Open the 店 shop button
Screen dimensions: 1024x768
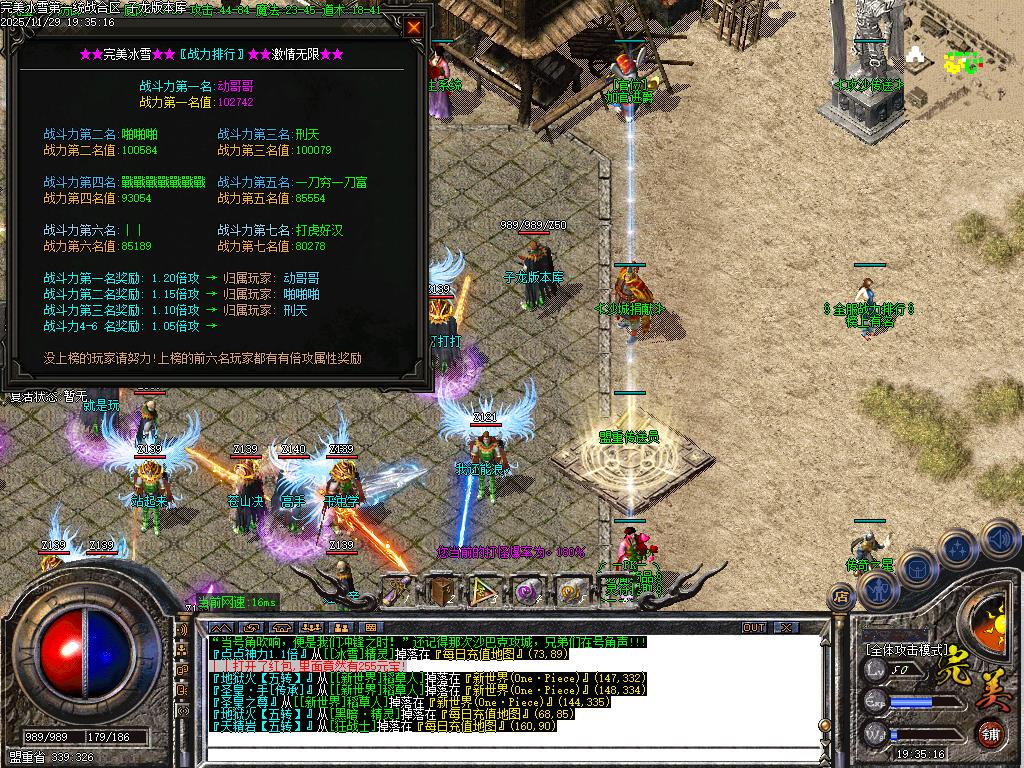pos(840,596)
